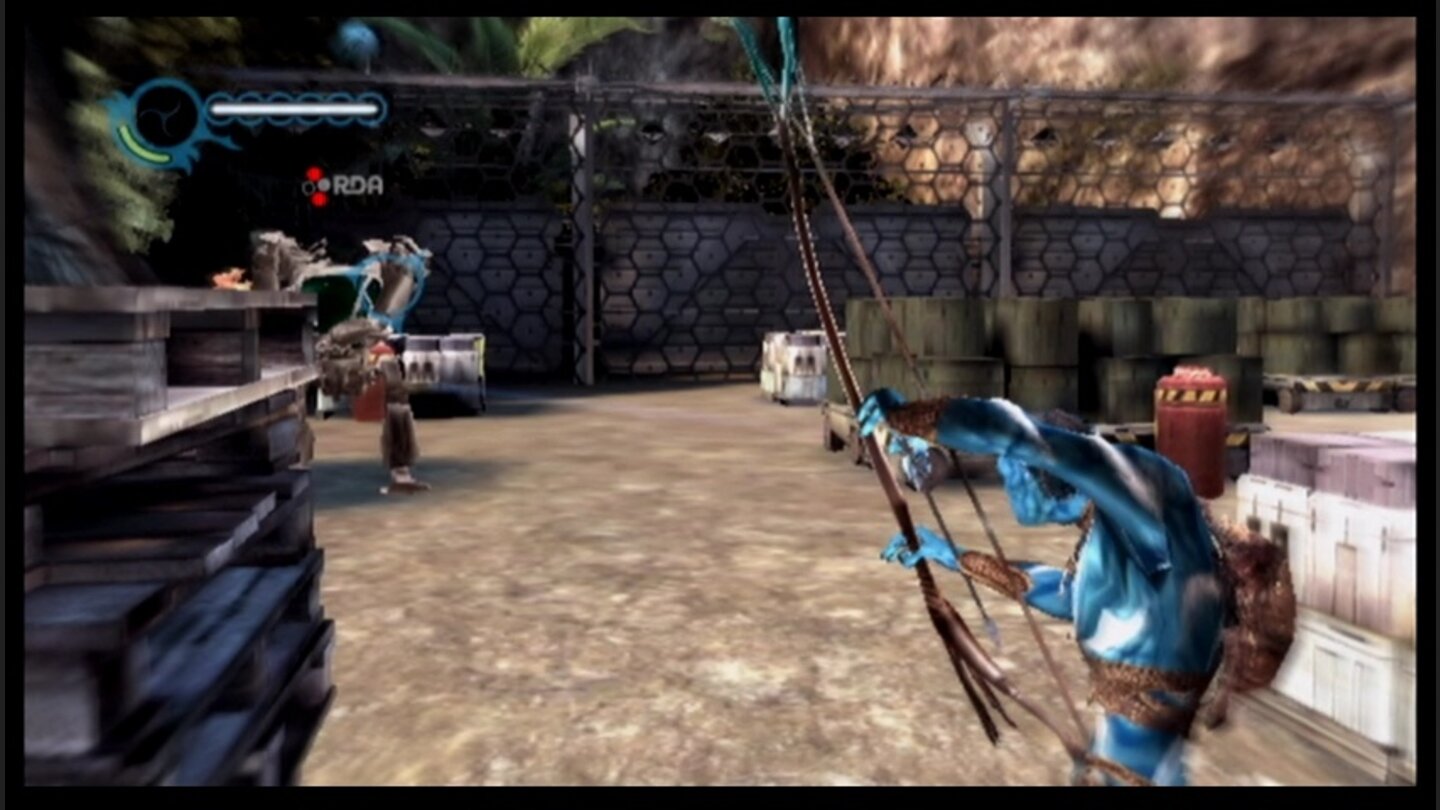
Task: Click the green stamina arc on health meter
Action: click(144, 145)
